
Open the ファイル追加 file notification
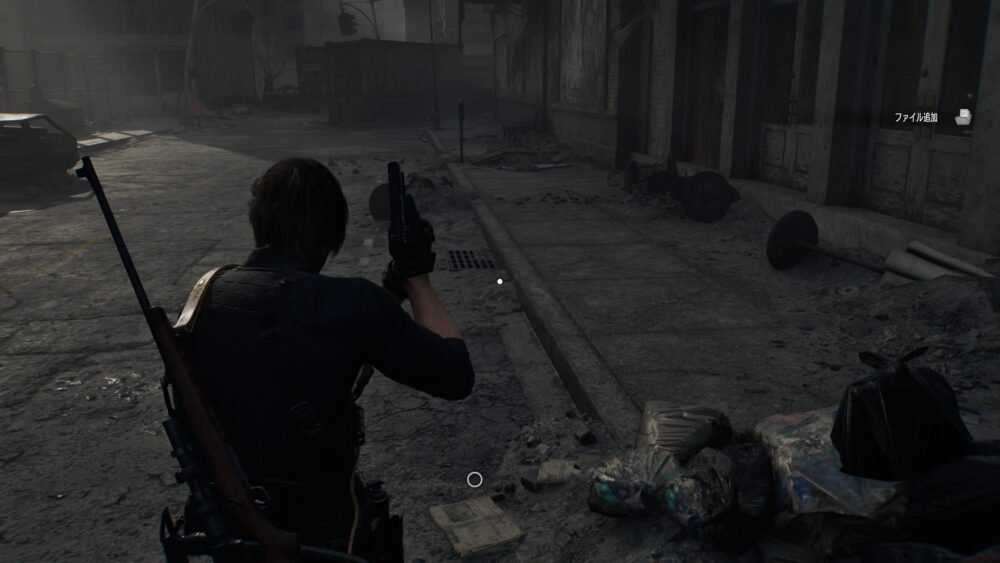(x=916, y=118)
